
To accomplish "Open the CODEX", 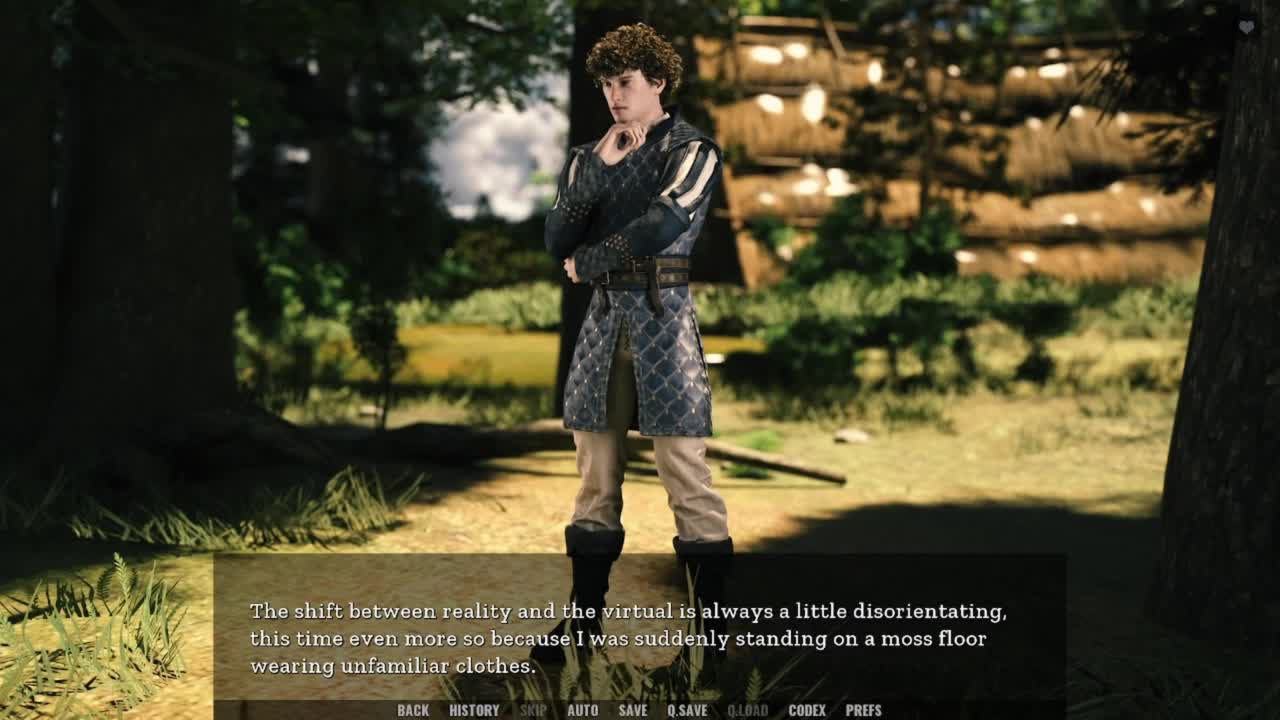I will tap(807, 710).
